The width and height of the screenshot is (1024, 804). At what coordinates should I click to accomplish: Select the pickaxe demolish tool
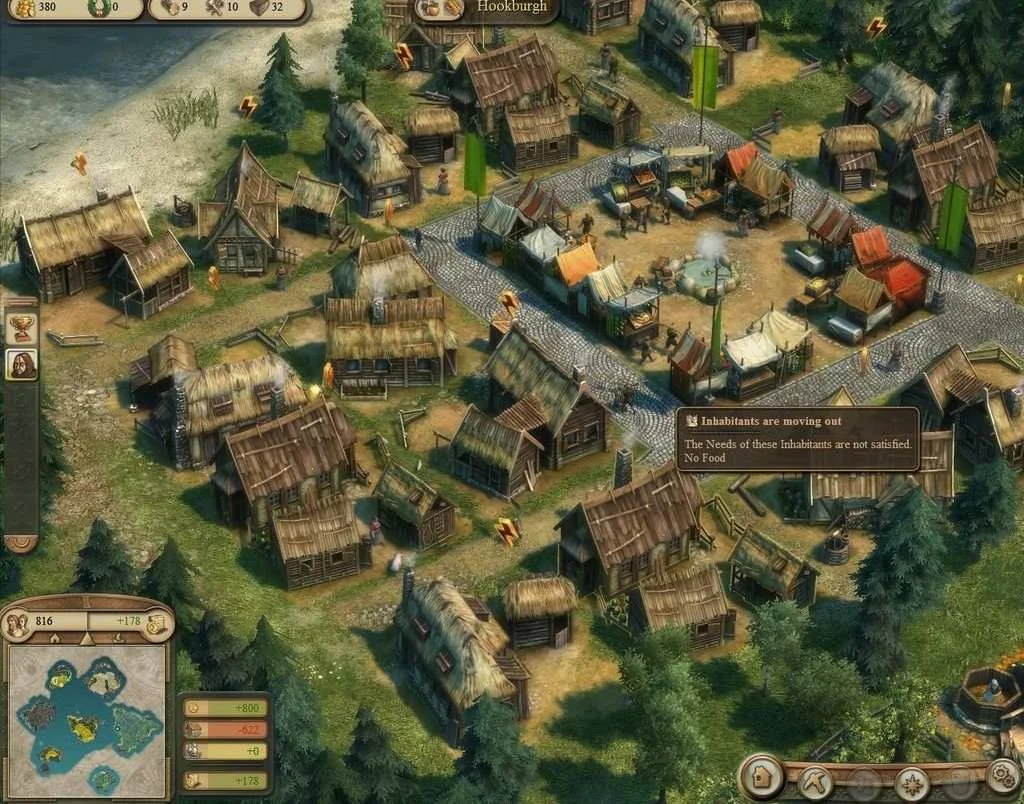coord(816,780)
